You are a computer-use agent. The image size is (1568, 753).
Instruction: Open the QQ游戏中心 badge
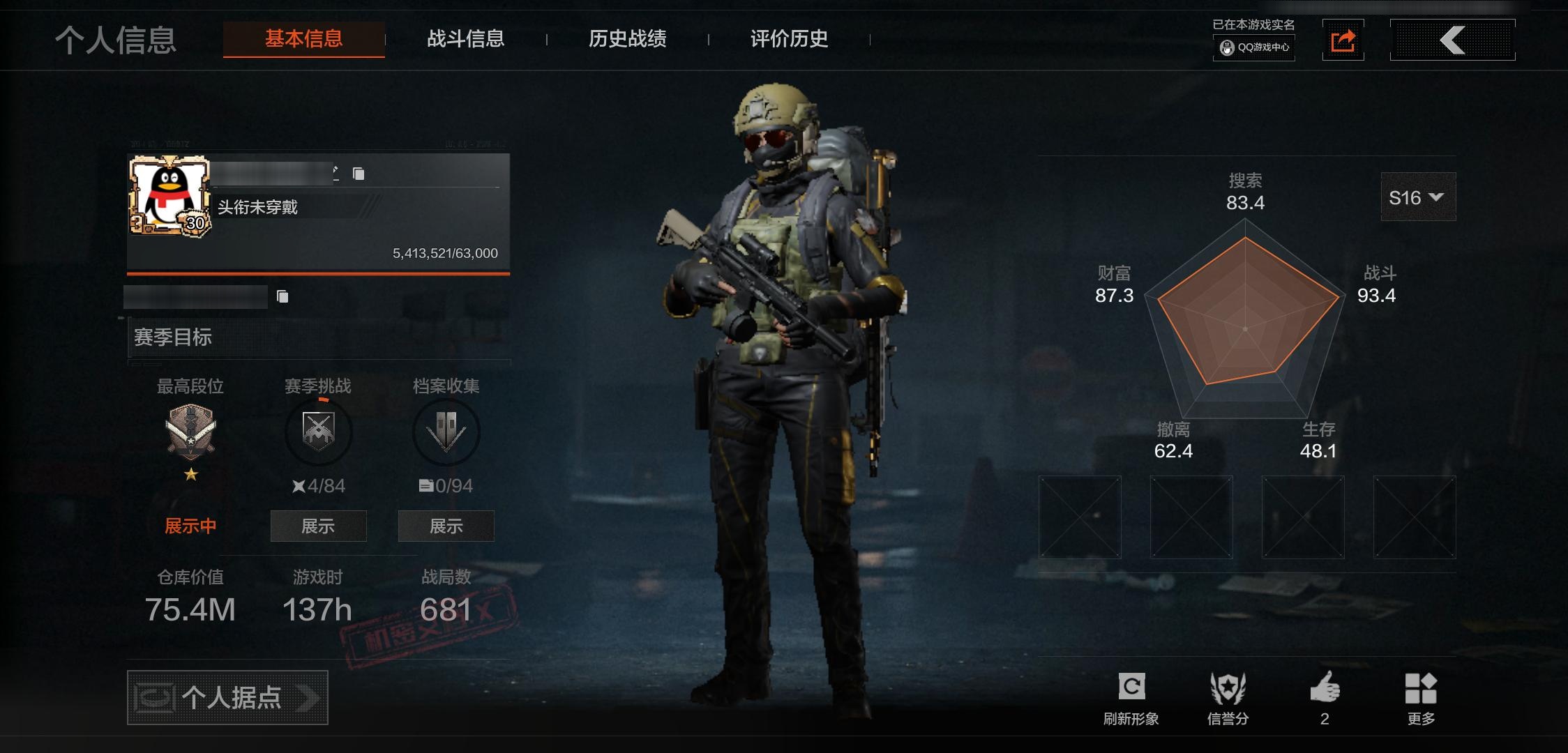(1254, 47)
